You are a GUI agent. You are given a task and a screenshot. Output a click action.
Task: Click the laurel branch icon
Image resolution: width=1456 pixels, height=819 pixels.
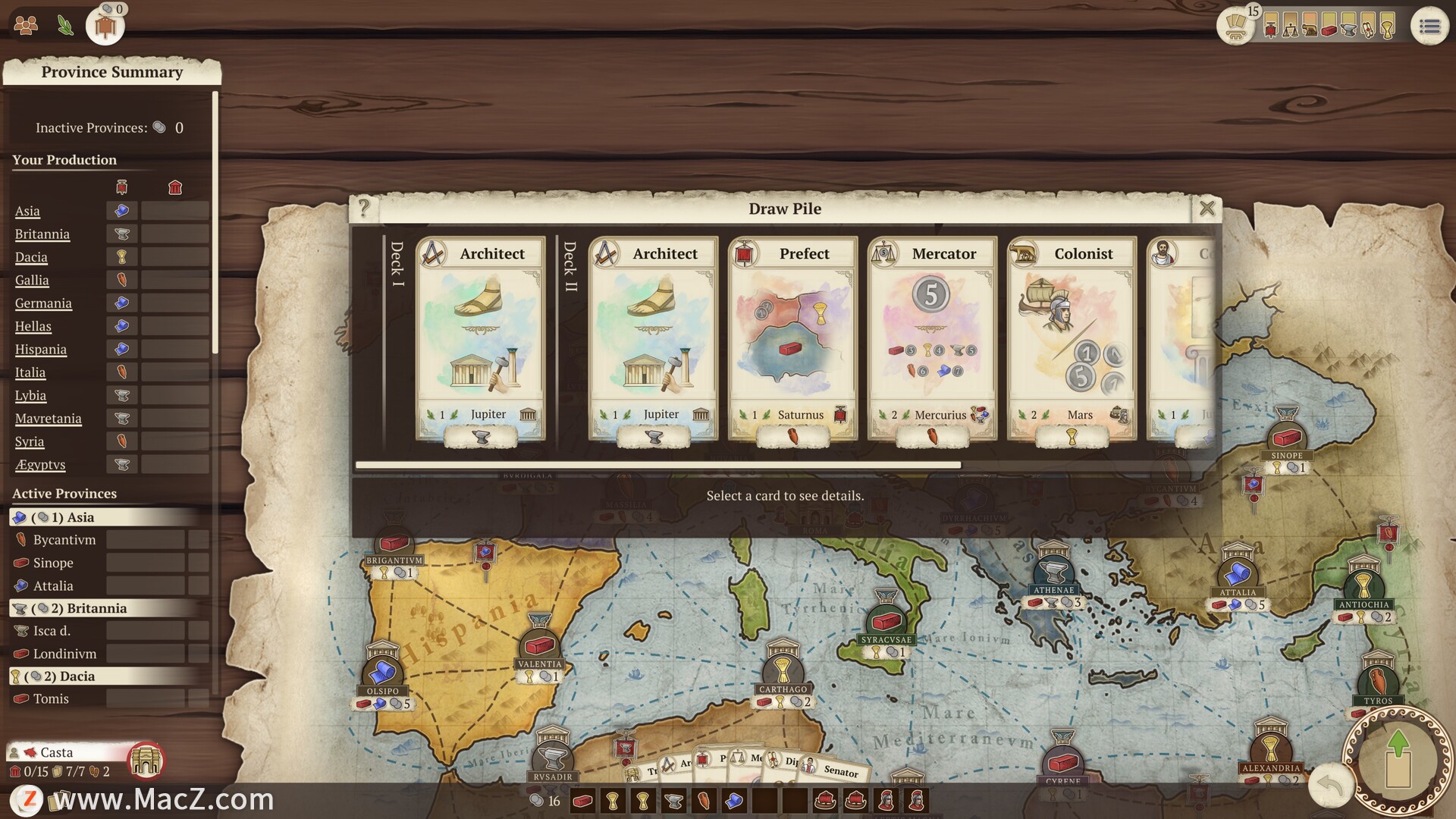(x=66, y=26)
